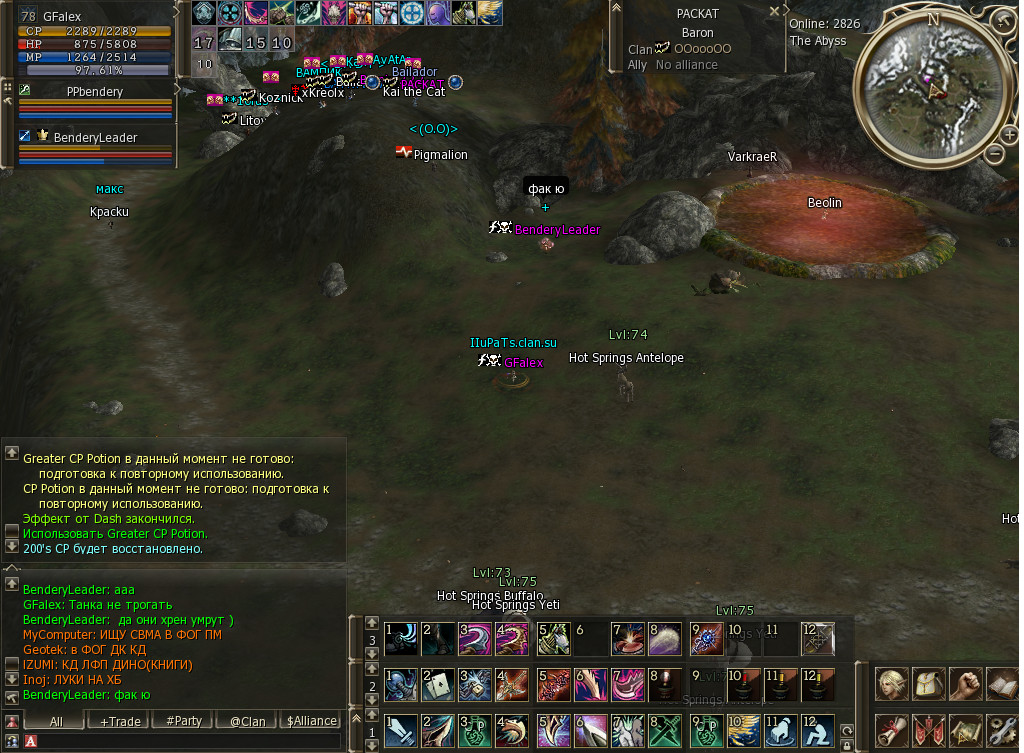This screenshot has width=1024, height=753.
Task: Open the +Trade chat tab
Action: point(120,721)
